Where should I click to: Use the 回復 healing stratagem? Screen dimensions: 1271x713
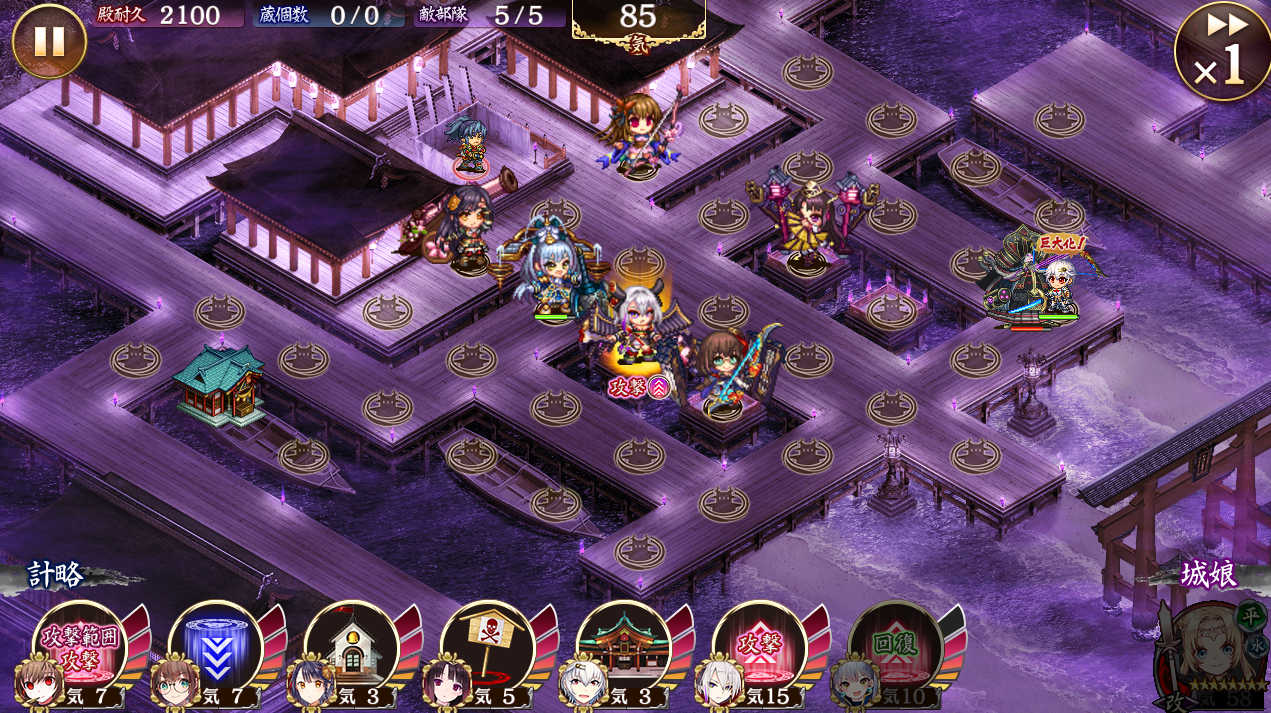(x=894, y=647)
